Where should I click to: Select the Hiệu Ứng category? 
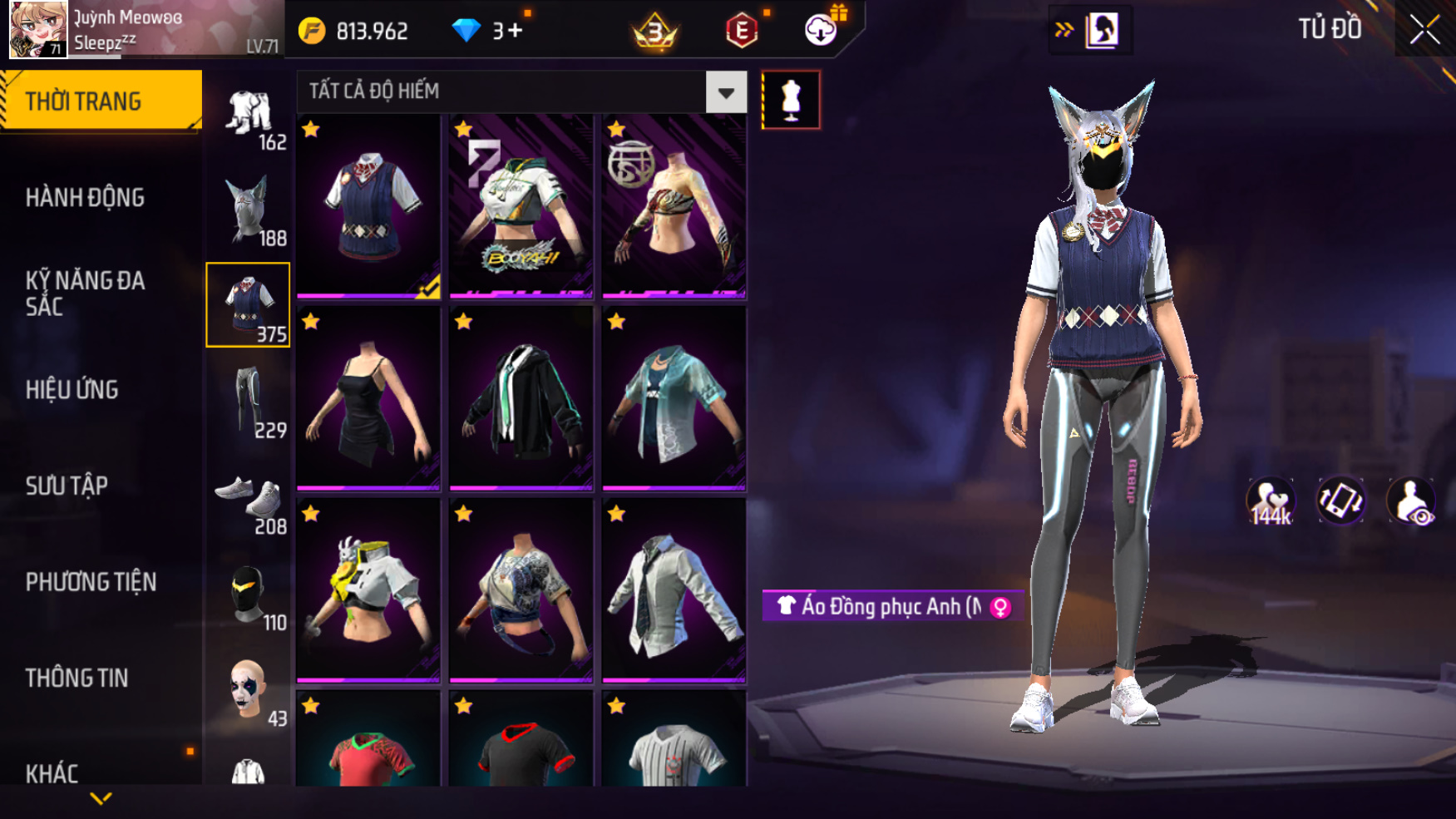(72, 390)
